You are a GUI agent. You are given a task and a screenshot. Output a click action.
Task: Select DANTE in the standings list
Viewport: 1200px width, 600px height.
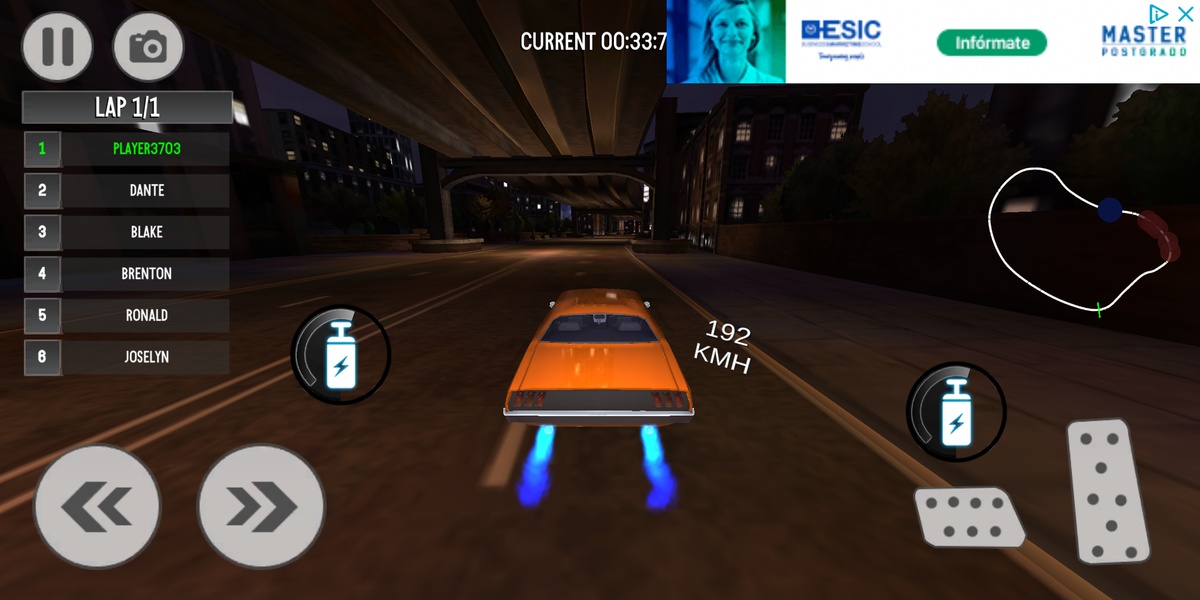[146, 190]
